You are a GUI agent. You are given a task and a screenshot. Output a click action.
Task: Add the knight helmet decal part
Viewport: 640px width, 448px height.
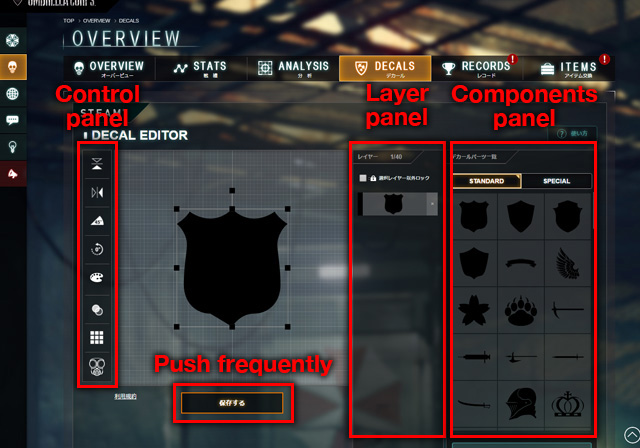(524, 405)
